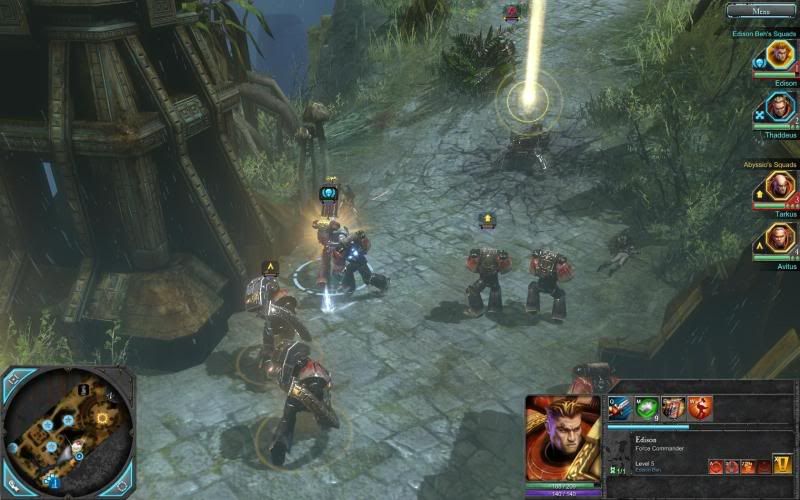Viewport: 800px width, 500px height.
Task: Activate the blue sword ability icon
Action: click(621, 408)
